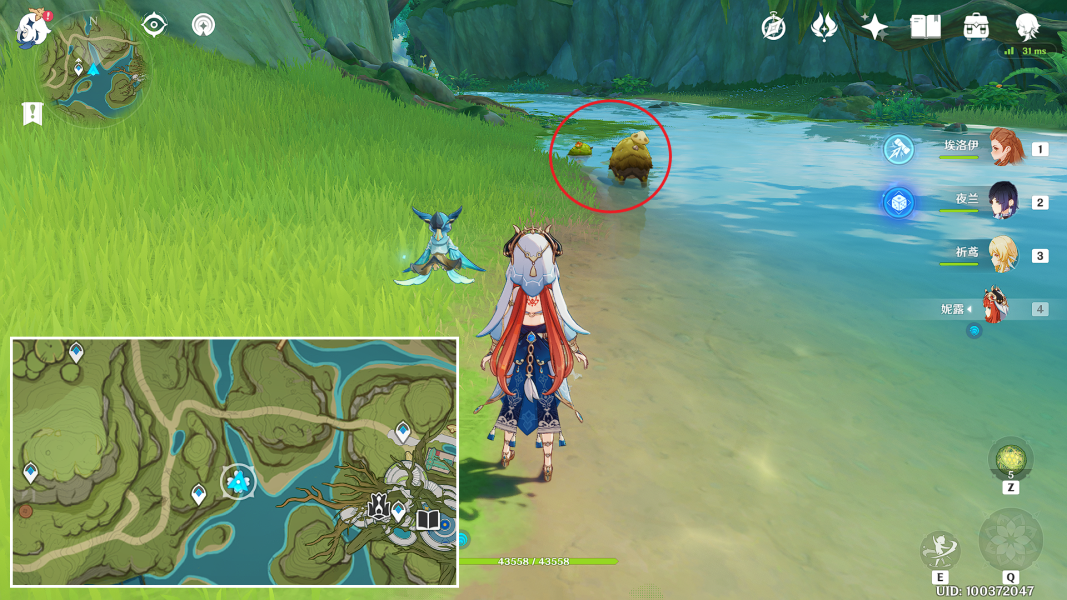Viewport: 1067px width, 600px height.
Task: Open the four-pointed star wish icon
Action: [x=874, y=27]
